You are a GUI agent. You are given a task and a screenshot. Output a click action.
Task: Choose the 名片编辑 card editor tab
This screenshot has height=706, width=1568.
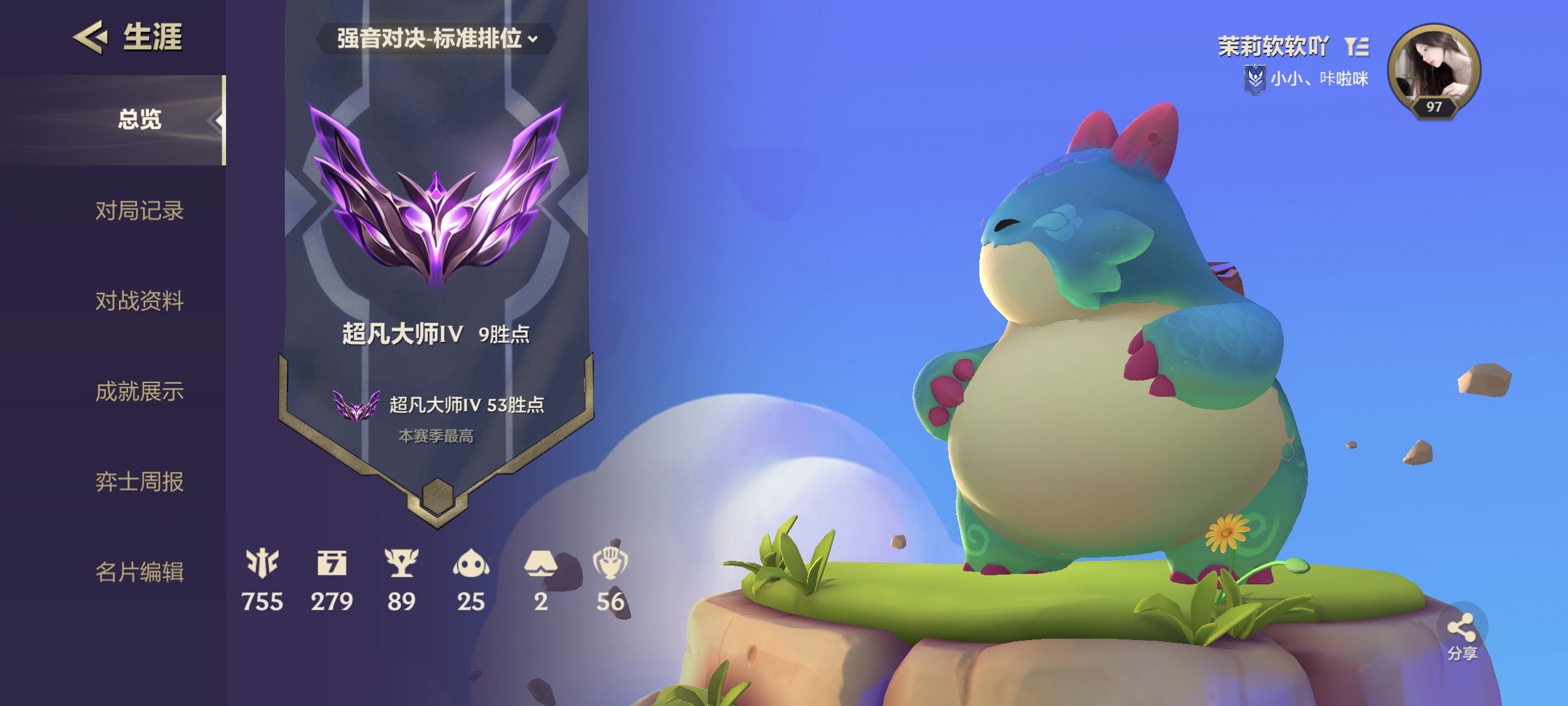click(139, 572)
